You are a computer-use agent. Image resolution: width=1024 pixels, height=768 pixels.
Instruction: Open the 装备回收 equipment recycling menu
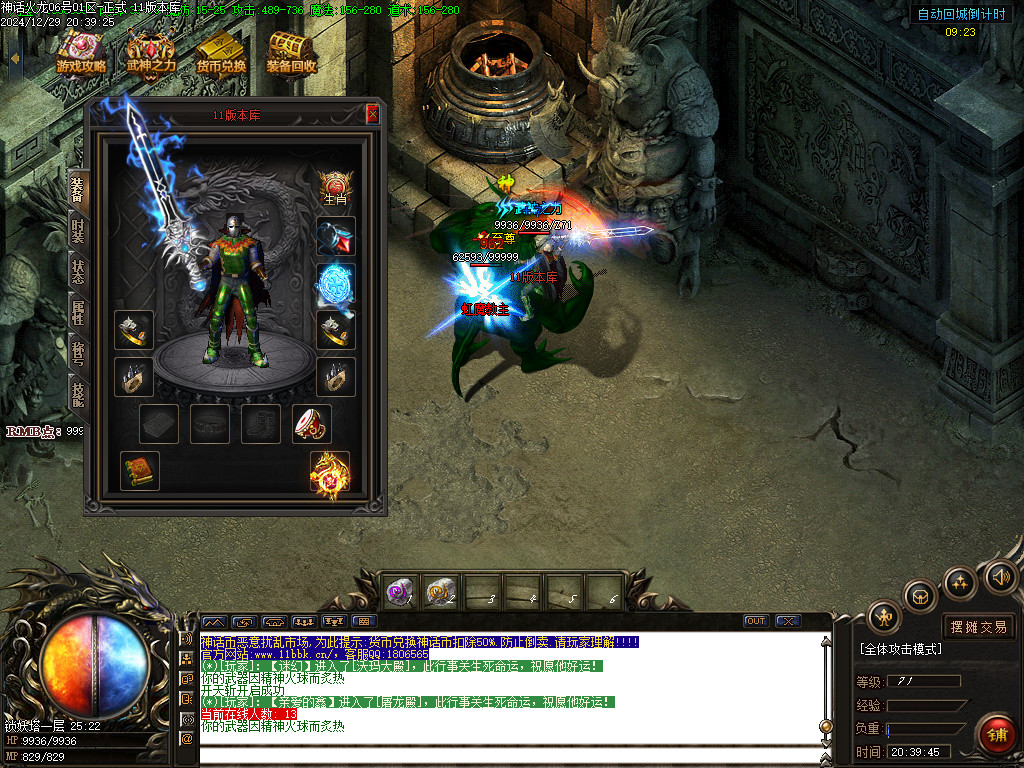tap(291, 54)
